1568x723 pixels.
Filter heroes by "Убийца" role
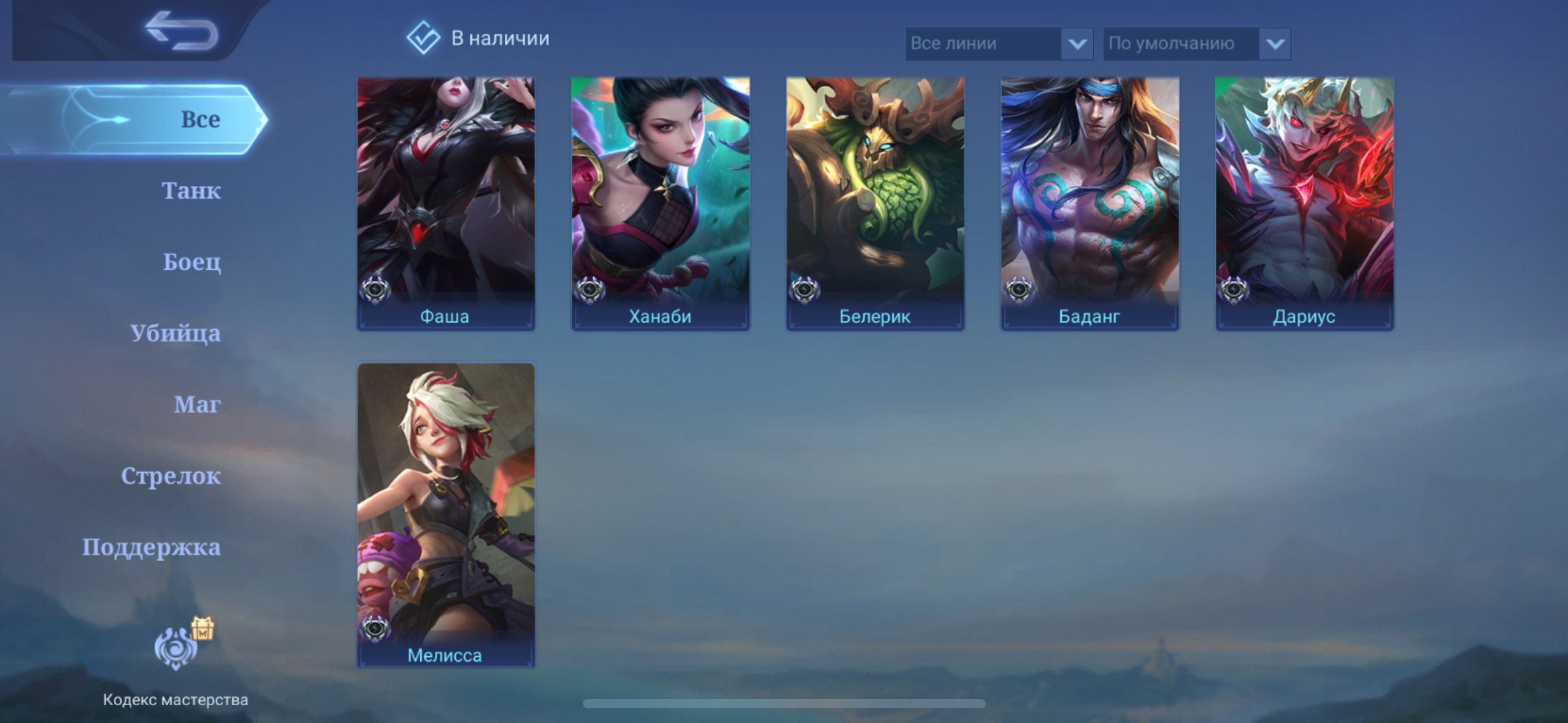(x=175, y=333)
